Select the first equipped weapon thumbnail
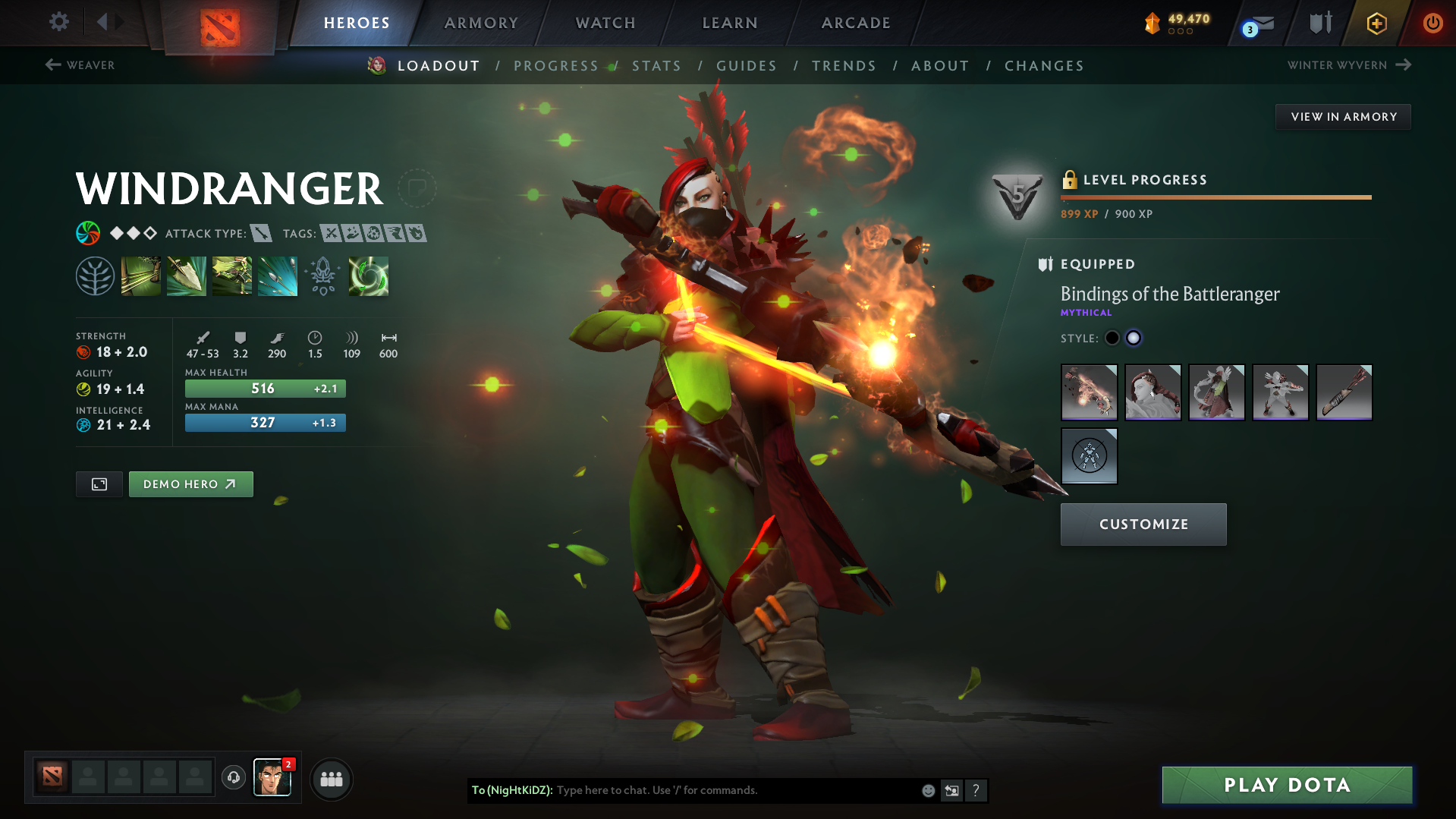Screen dimensions: 1456x819 [1089, 392]
